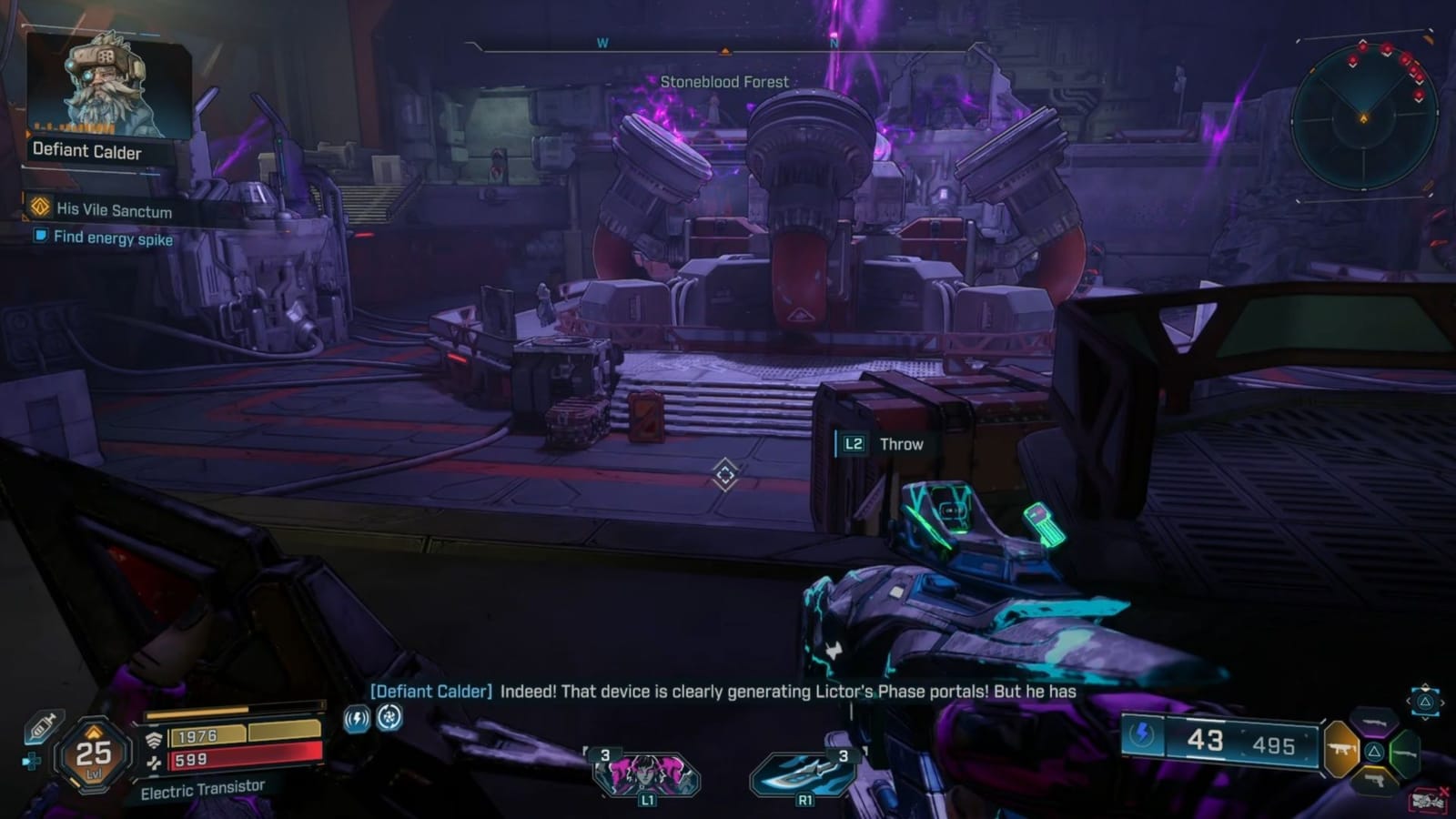
Task: Click the pistol slot in the weapon wheel
Action: [1377, 779]
